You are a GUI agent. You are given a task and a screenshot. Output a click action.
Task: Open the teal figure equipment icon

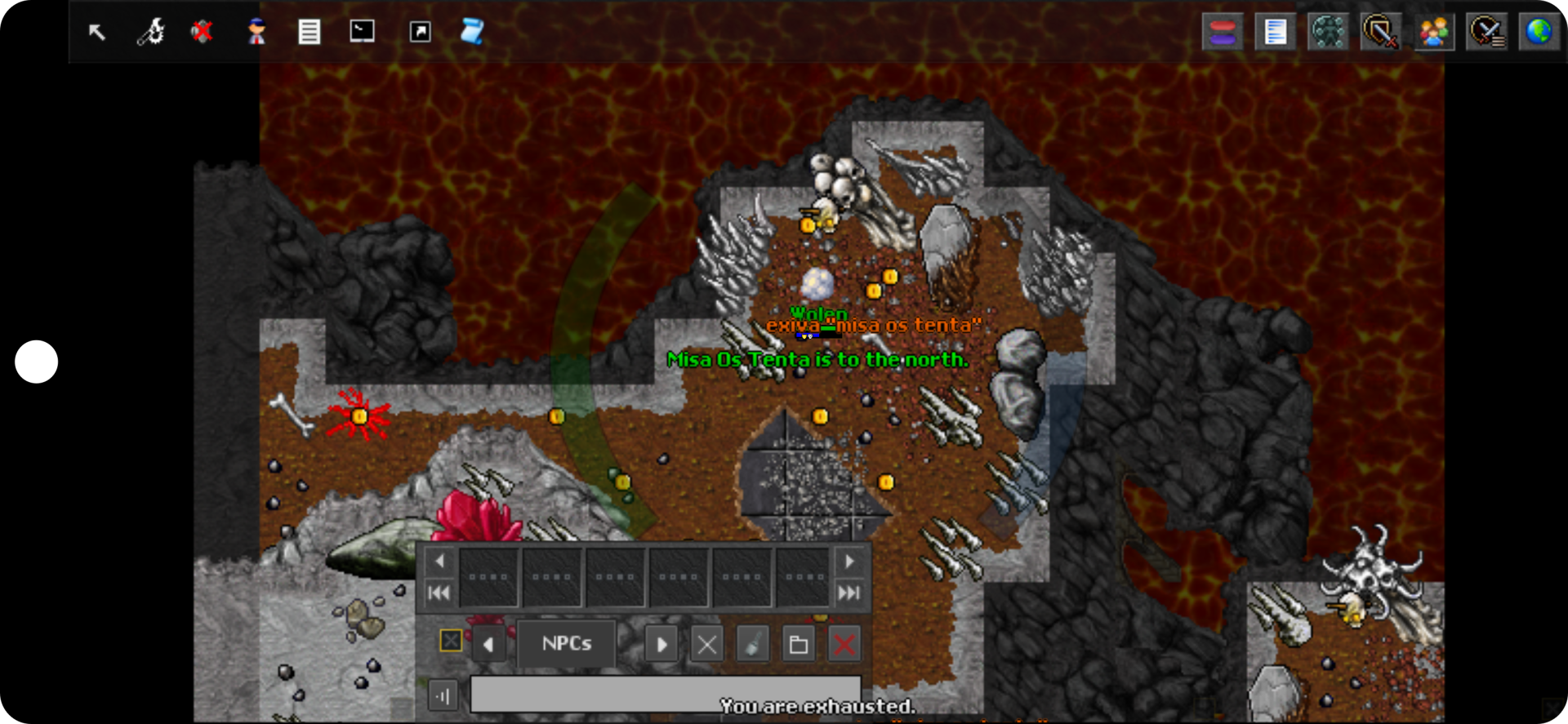click(x=1328, y=33)
